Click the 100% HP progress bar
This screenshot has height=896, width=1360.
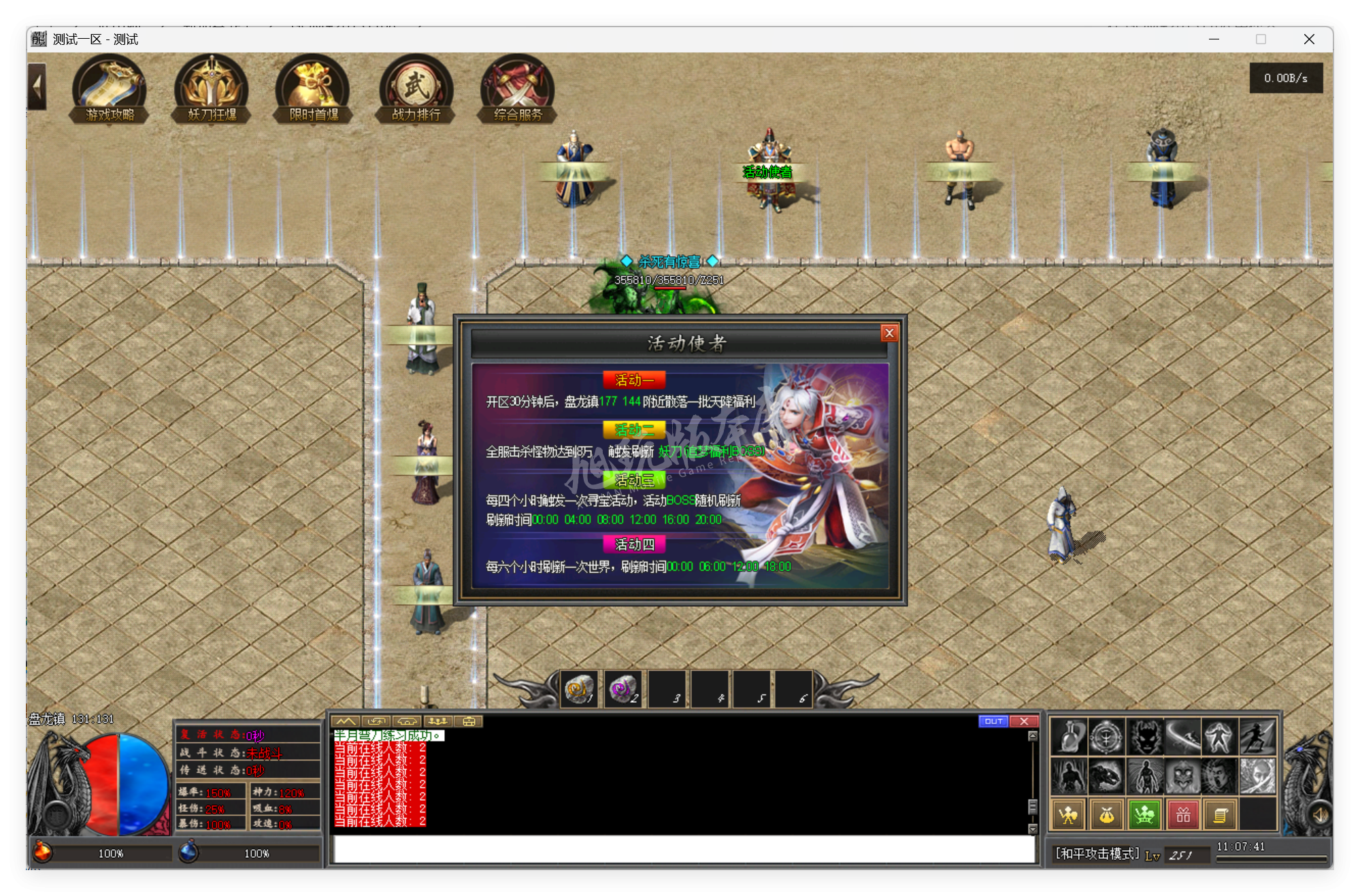coord(109,853)
